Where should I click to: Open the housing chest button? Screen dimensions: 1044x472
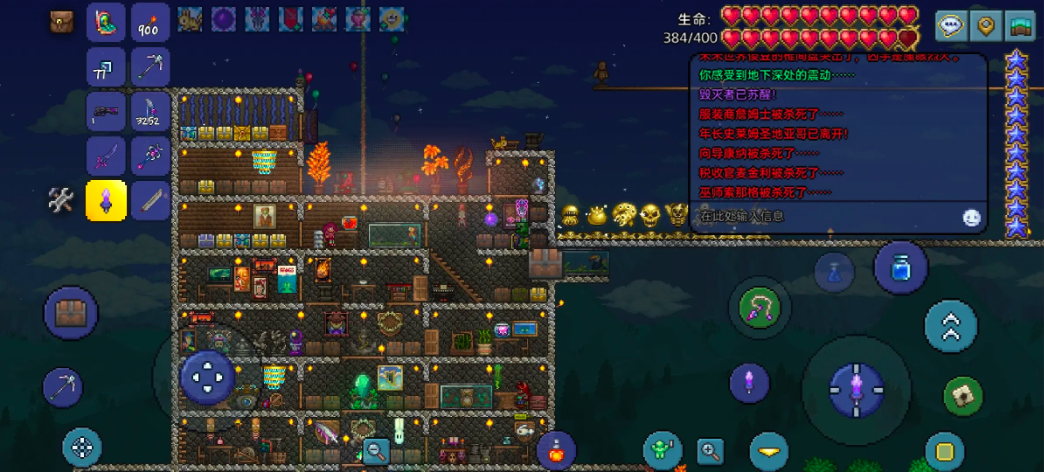pyautogui.click(x=71, y=313)
